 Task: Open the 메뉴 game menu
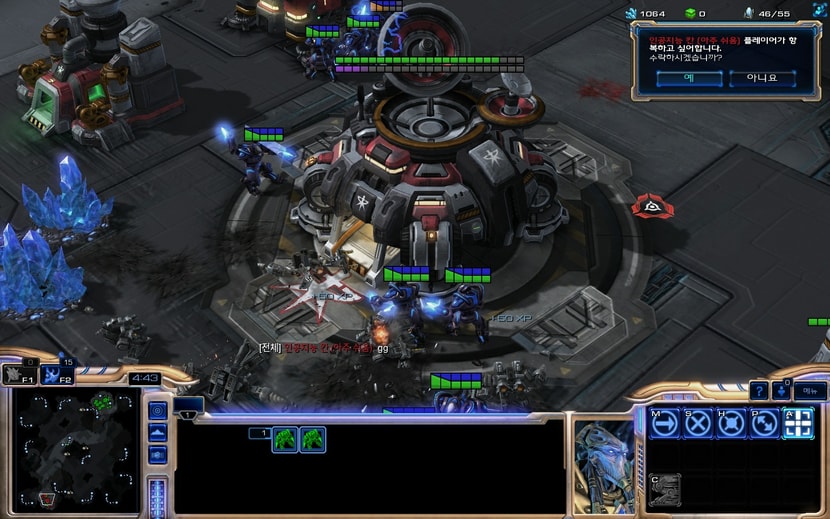[810, 391]
